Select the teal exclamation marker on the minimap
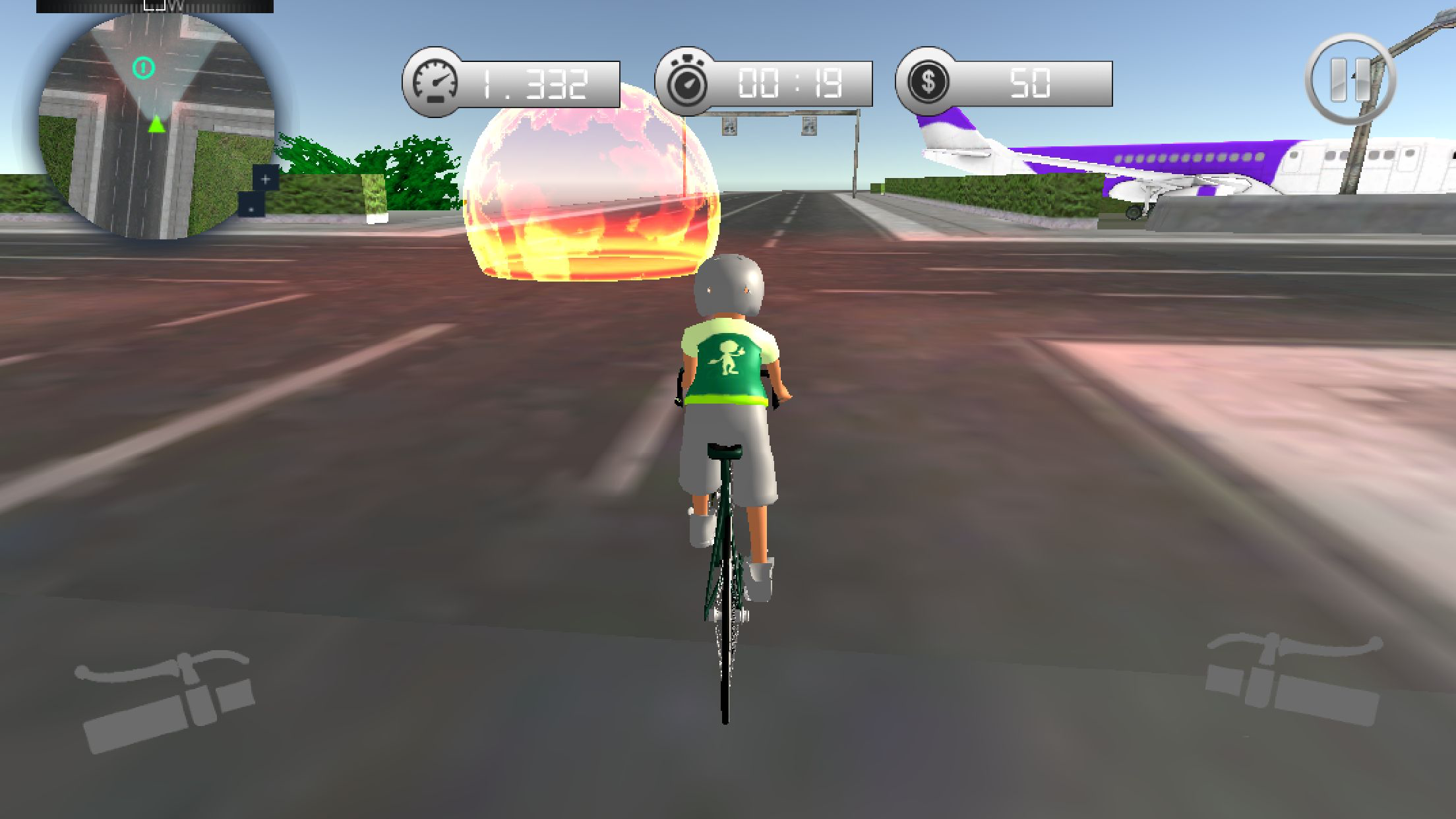Screen dimensions: 1456x819 144,67
